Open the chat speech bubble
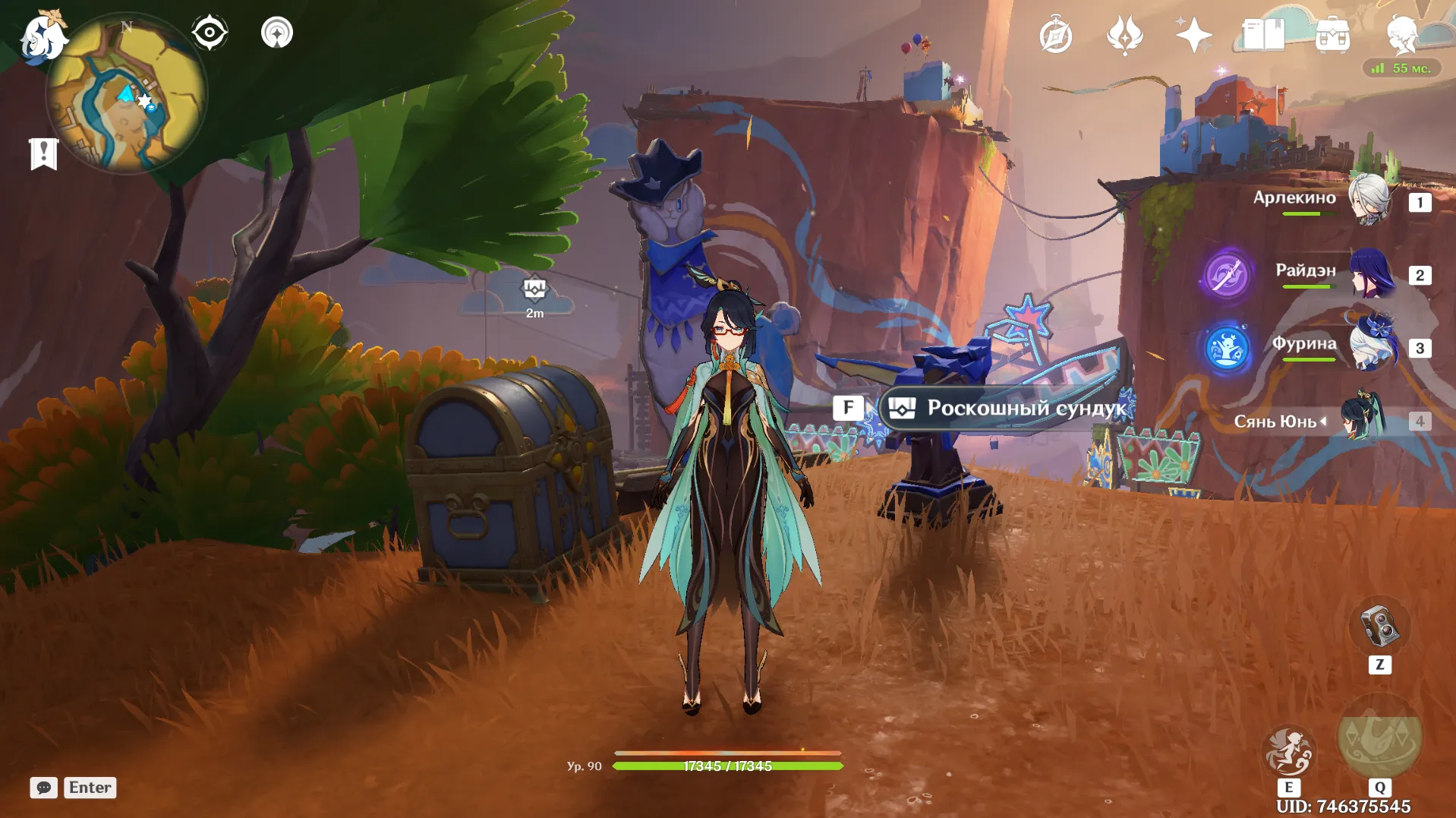Image resolution: width=1456 pixels, height=818 pixels. point(44,788)
